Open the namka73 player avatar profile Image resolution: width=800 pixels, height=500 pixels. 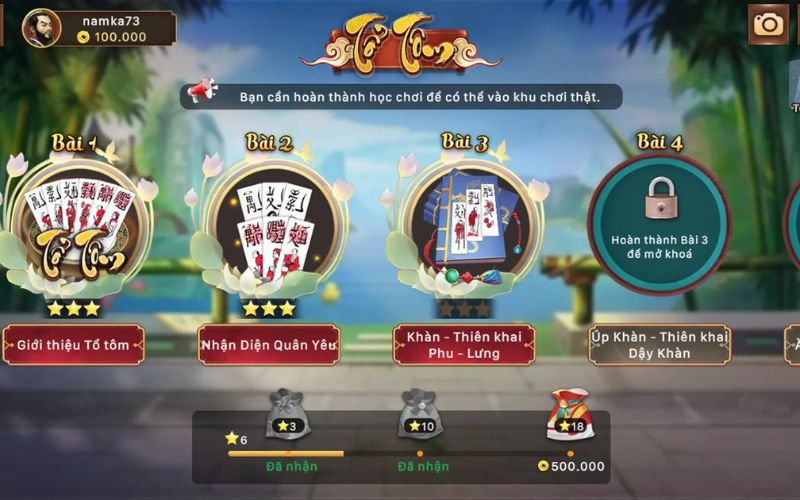41,28
